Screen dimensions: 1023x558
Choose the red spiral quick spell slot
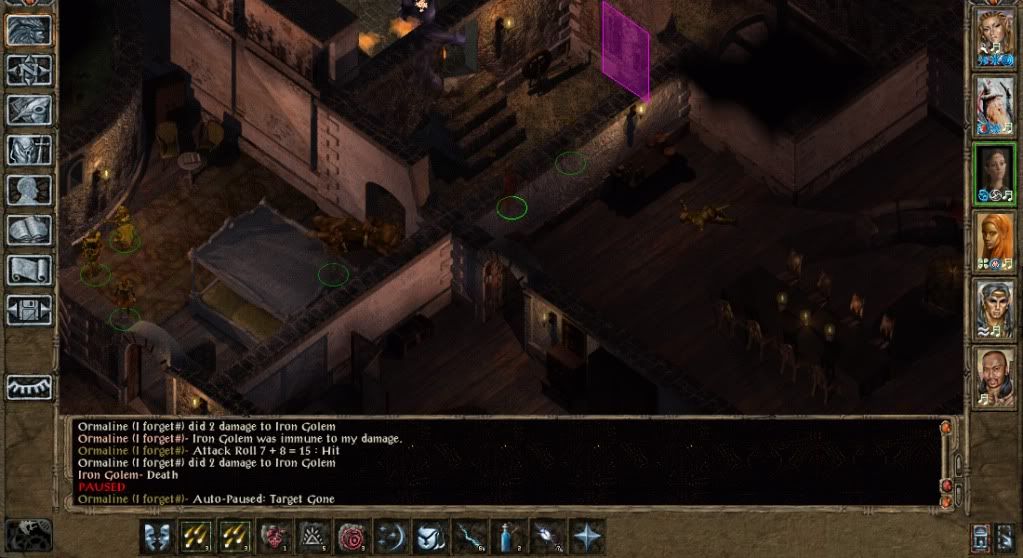click(x=352, y=535)
